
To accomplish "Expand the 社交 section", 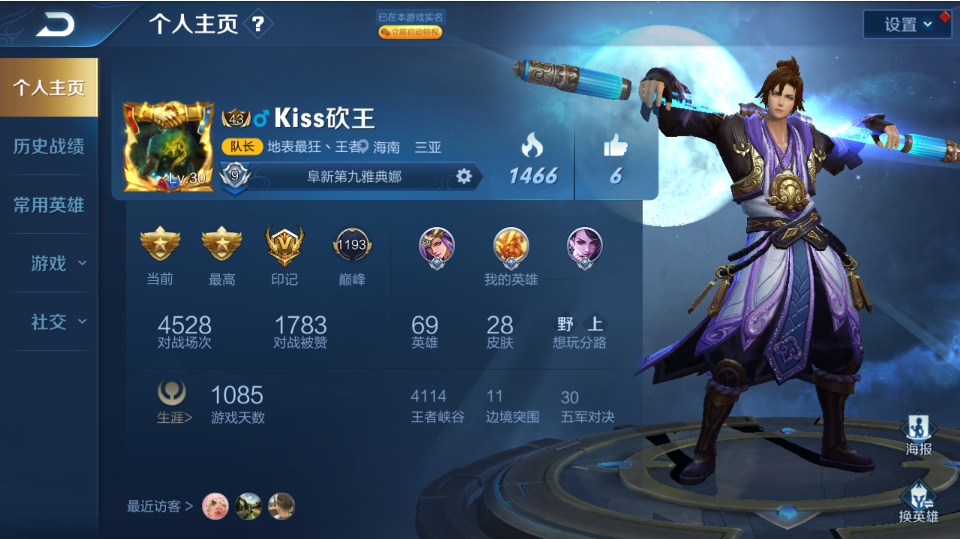I will pos(57,321).
